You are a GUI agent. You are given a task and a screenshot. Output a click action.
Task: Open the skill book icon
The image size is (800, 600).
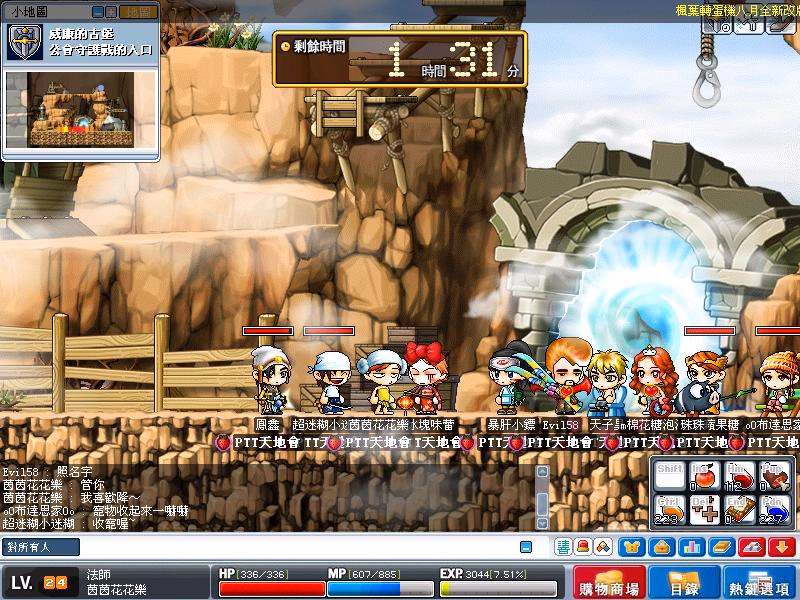click(720, 547)
